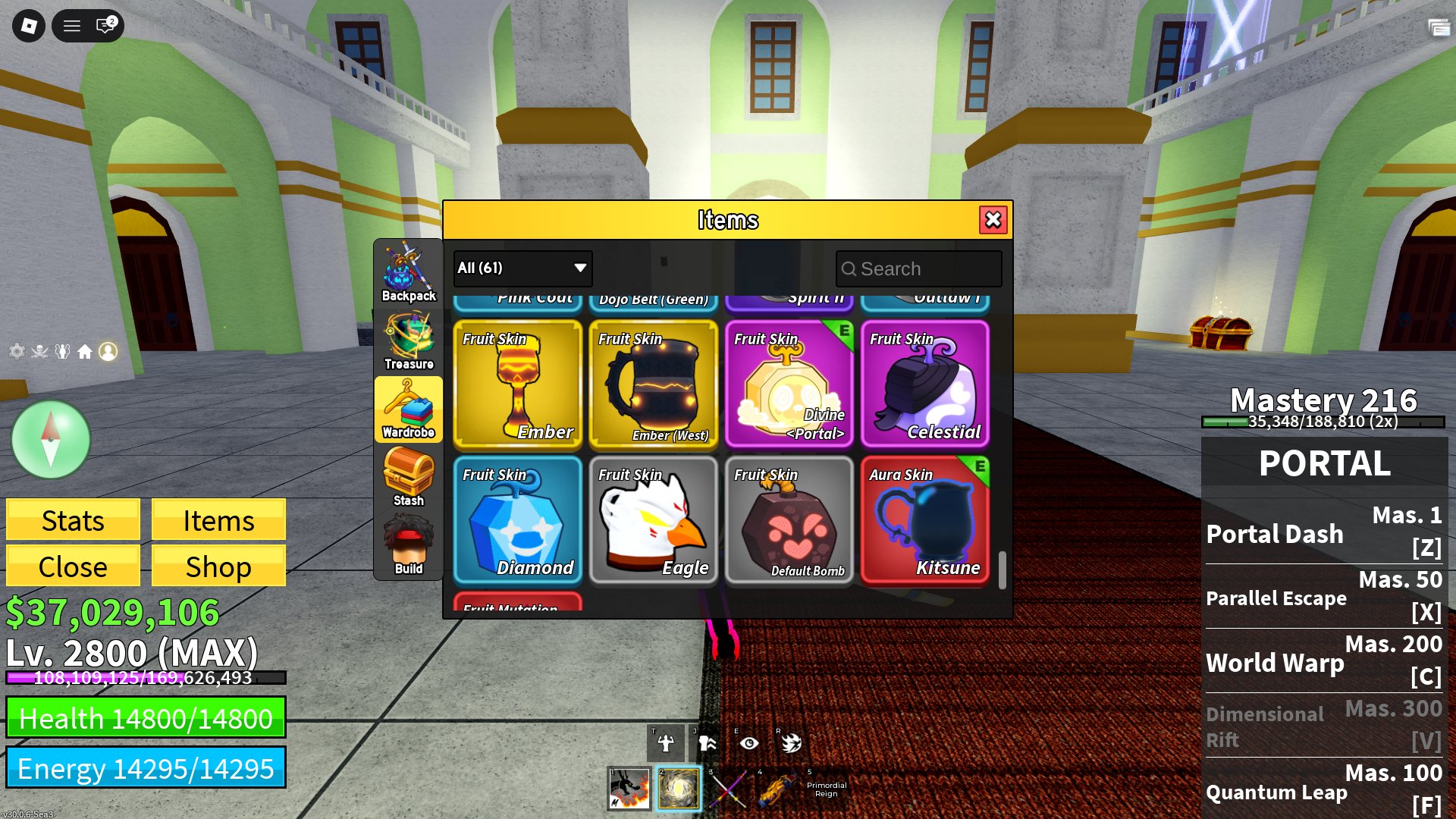Open the game settings gear icon
This screenshot has height=819, width=1456.
pos(17,351)
